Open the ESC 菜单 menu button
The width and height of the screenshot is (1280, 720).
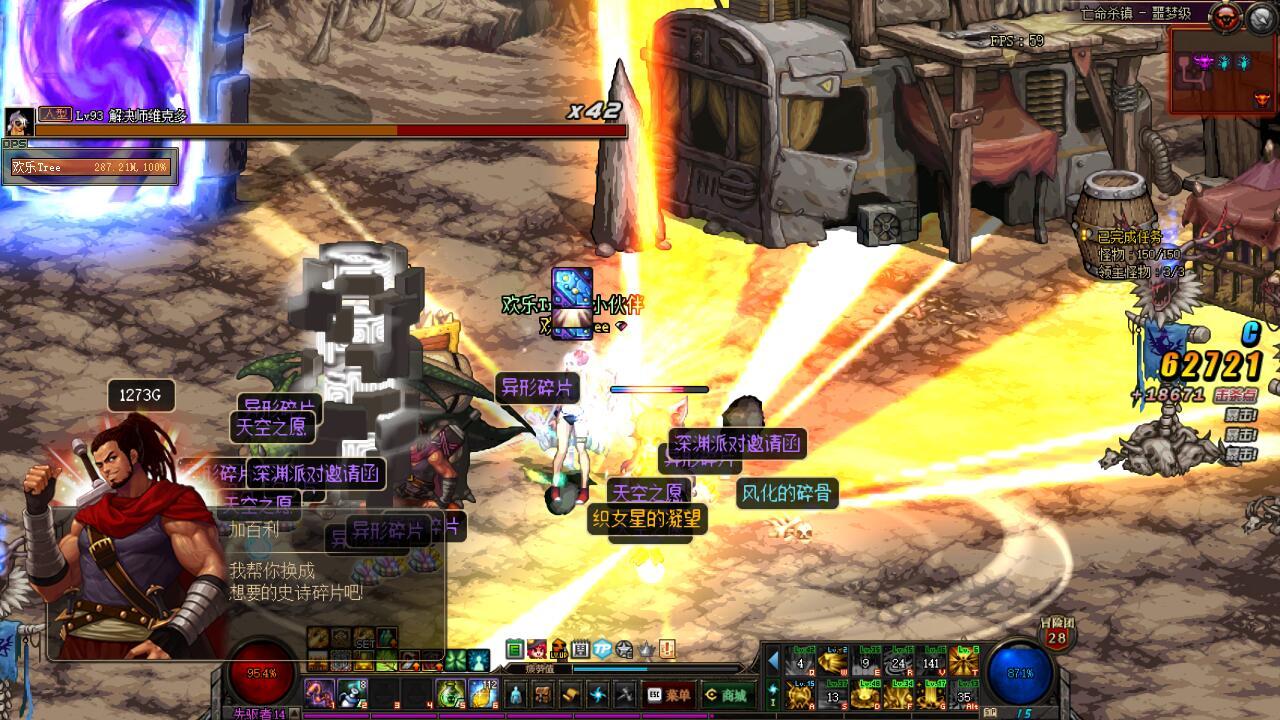click(x=670, y=694)
